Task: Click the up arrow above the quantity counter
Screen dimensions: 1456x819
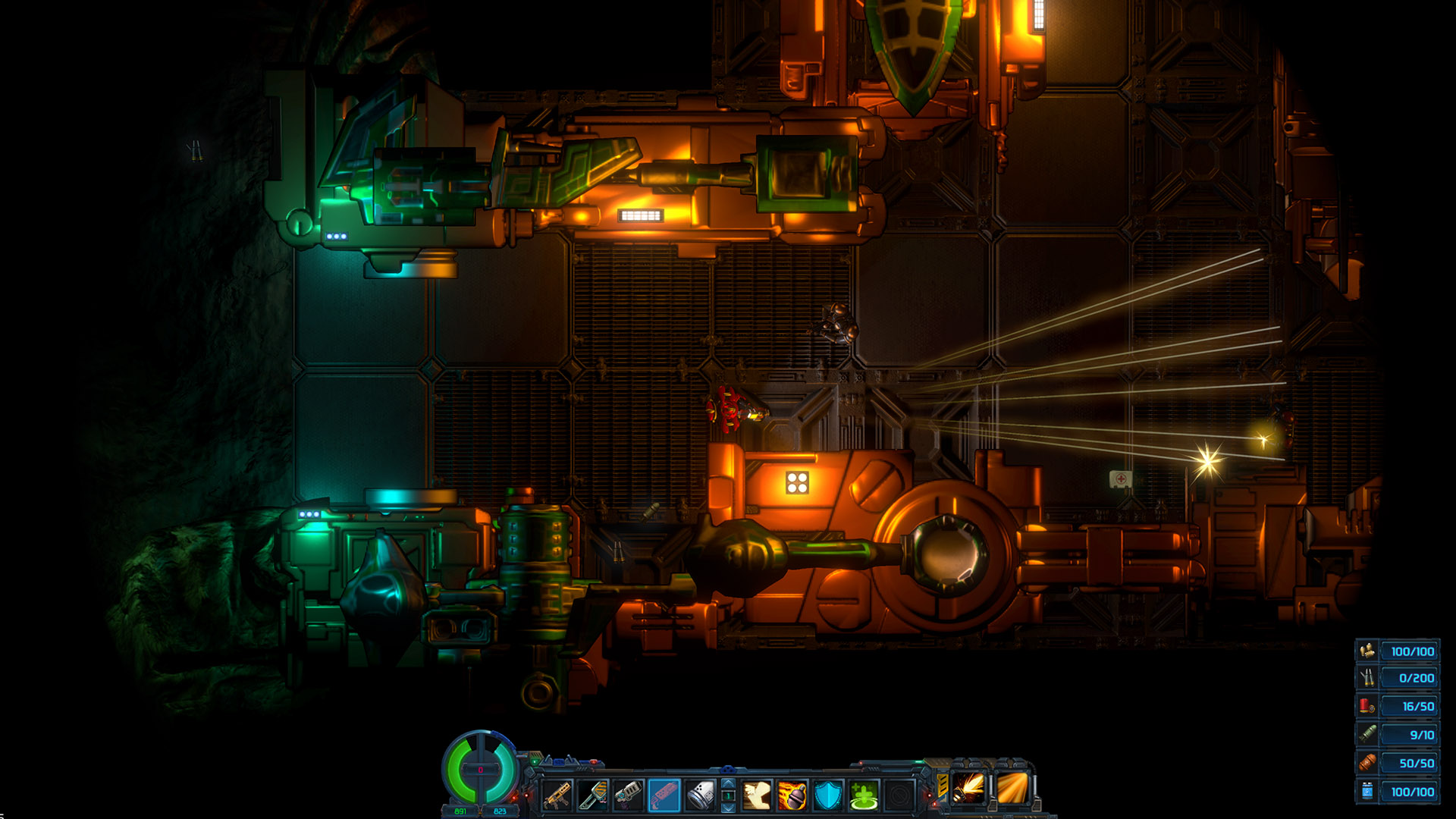Action: click(x=728, y=785)
